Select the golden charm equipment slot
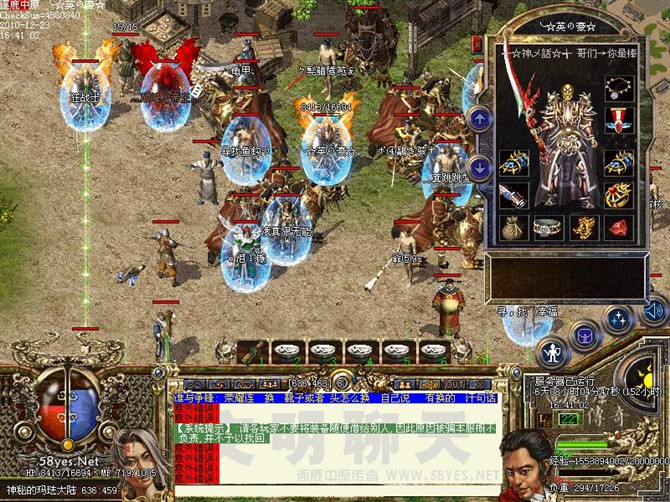Viewport: 670px width, 502px height. coord(583,228)
